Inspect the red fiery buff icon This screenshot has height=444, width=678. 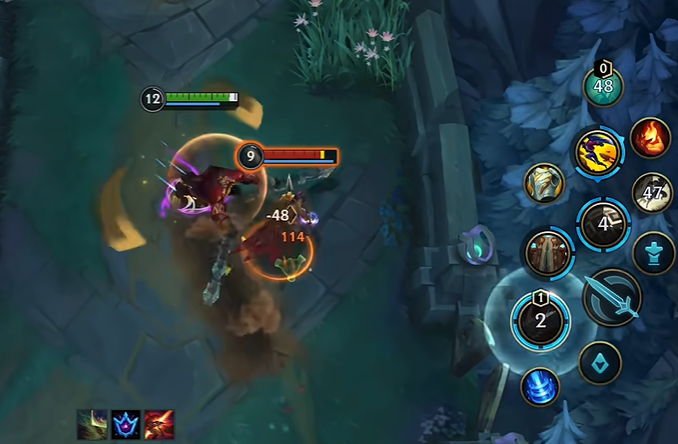point(158,424)
